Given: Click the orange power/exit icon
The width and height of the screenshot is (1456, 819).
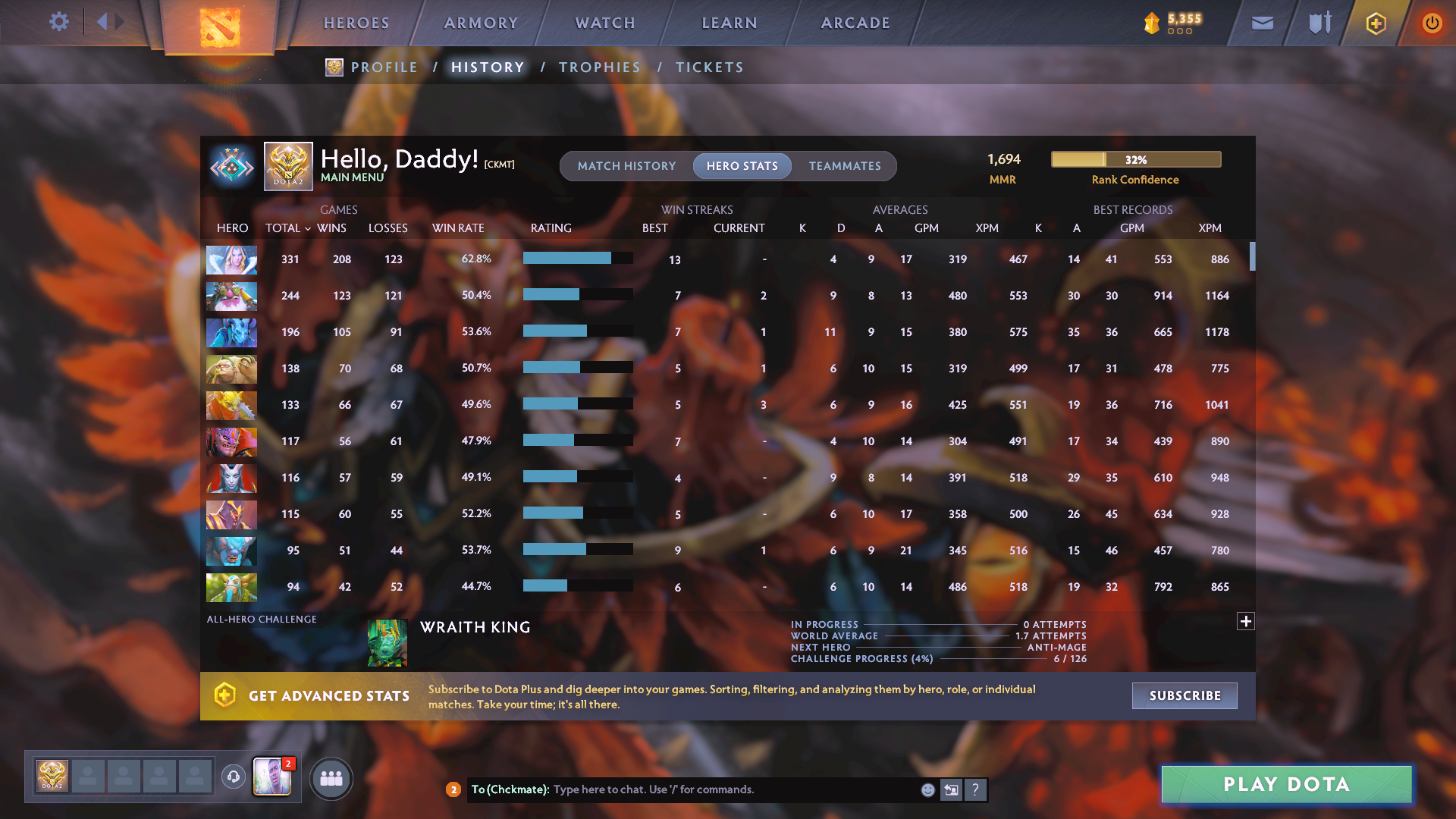Looking at the screenshot, I should (x=1432, y=23).
